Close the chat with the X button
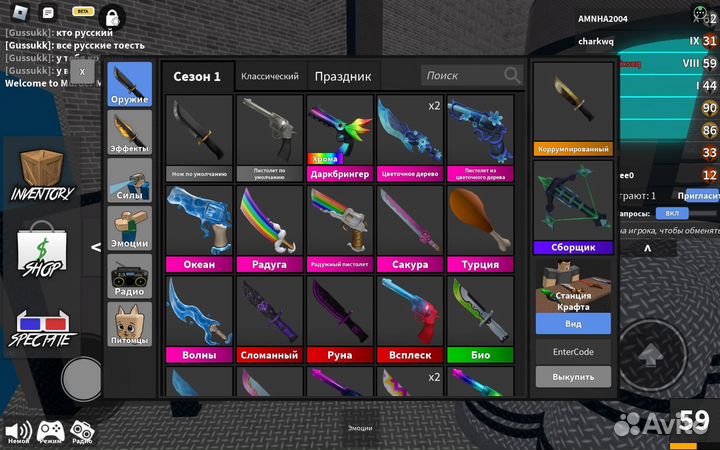Viewport: 720px width, 450px height. pyautogui.click(x=83, y=71)
